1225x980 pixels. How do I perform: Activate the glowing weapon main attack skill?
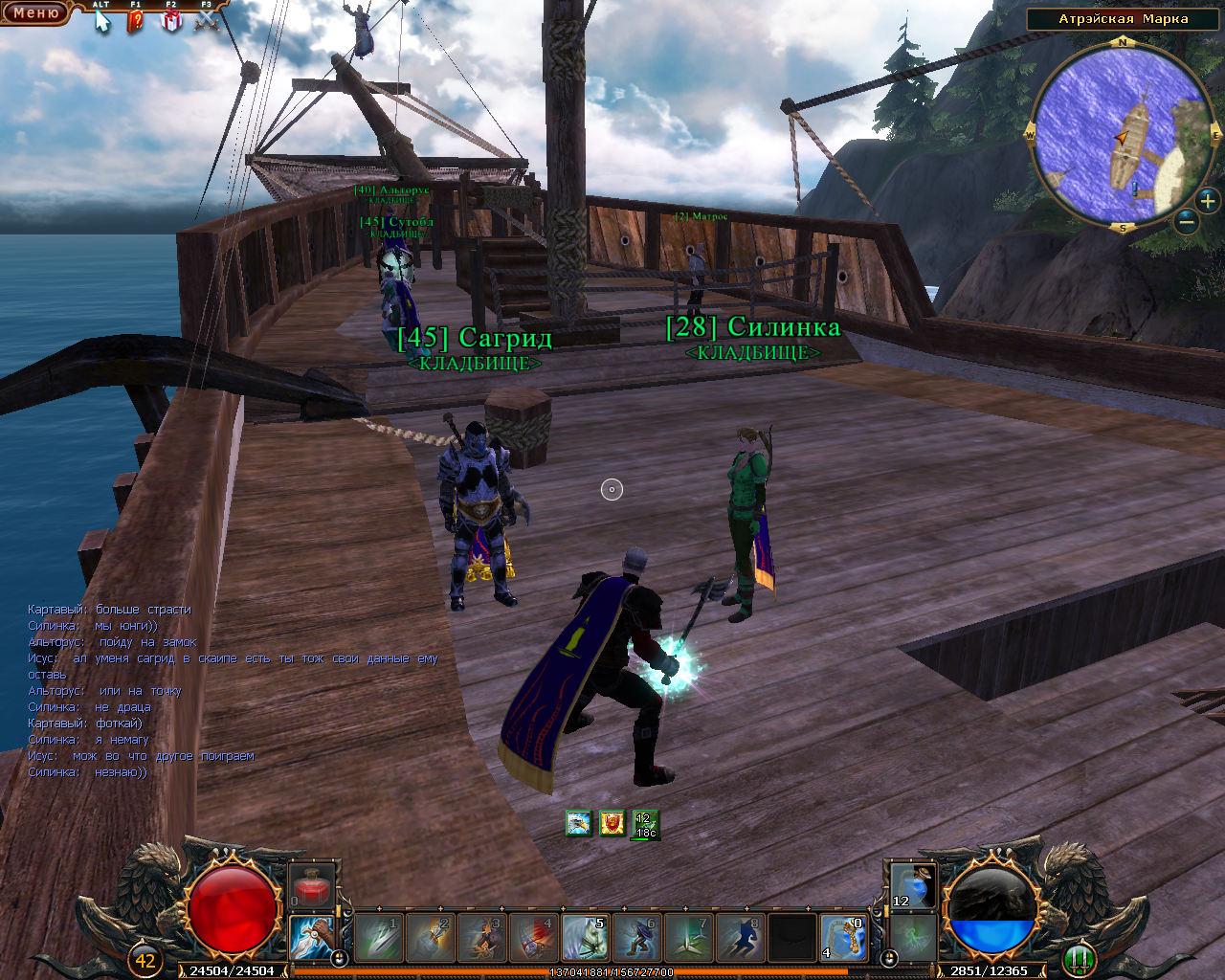tap(312, 938)
